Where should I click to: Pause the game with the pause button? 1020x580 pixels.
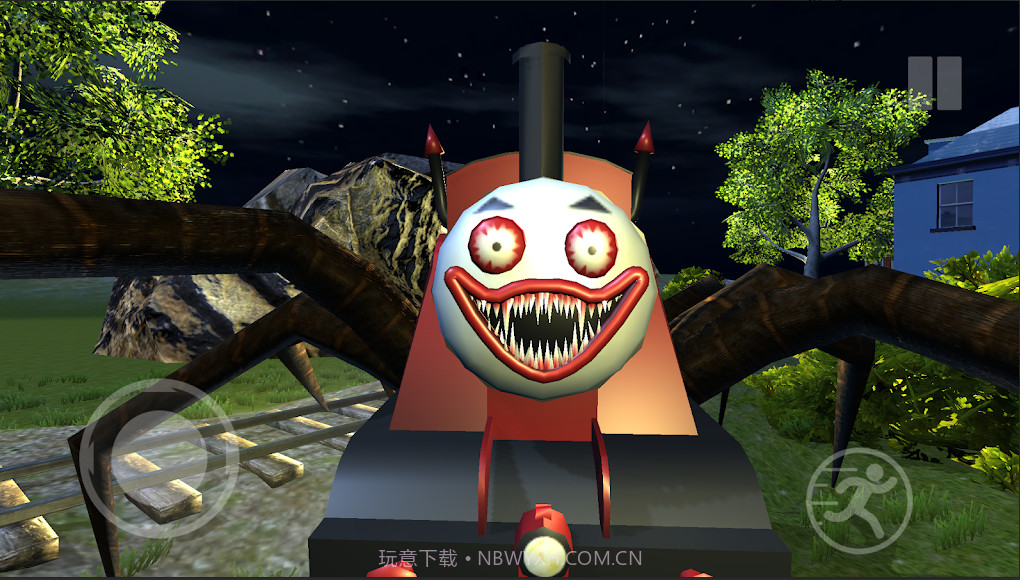coord(934,83)
